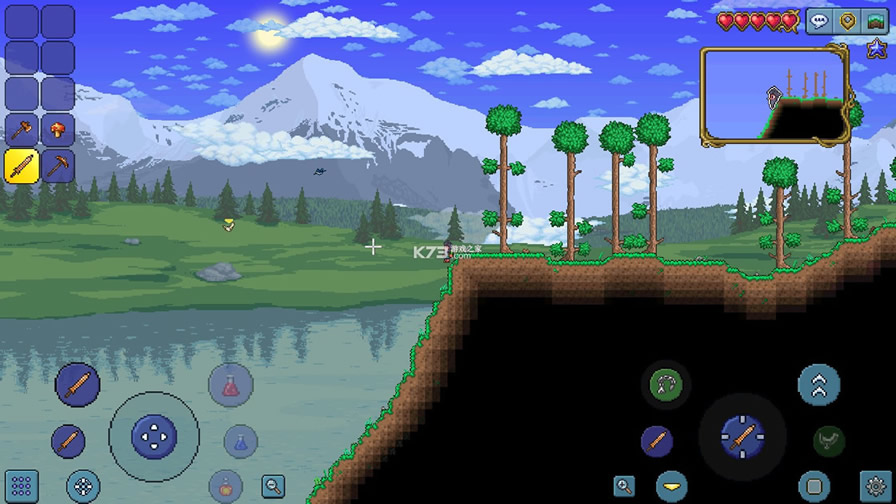Tap the sword attack joystick
This screenshot has width=896, height=504.
pyautogui.click(x=743, y=436)
